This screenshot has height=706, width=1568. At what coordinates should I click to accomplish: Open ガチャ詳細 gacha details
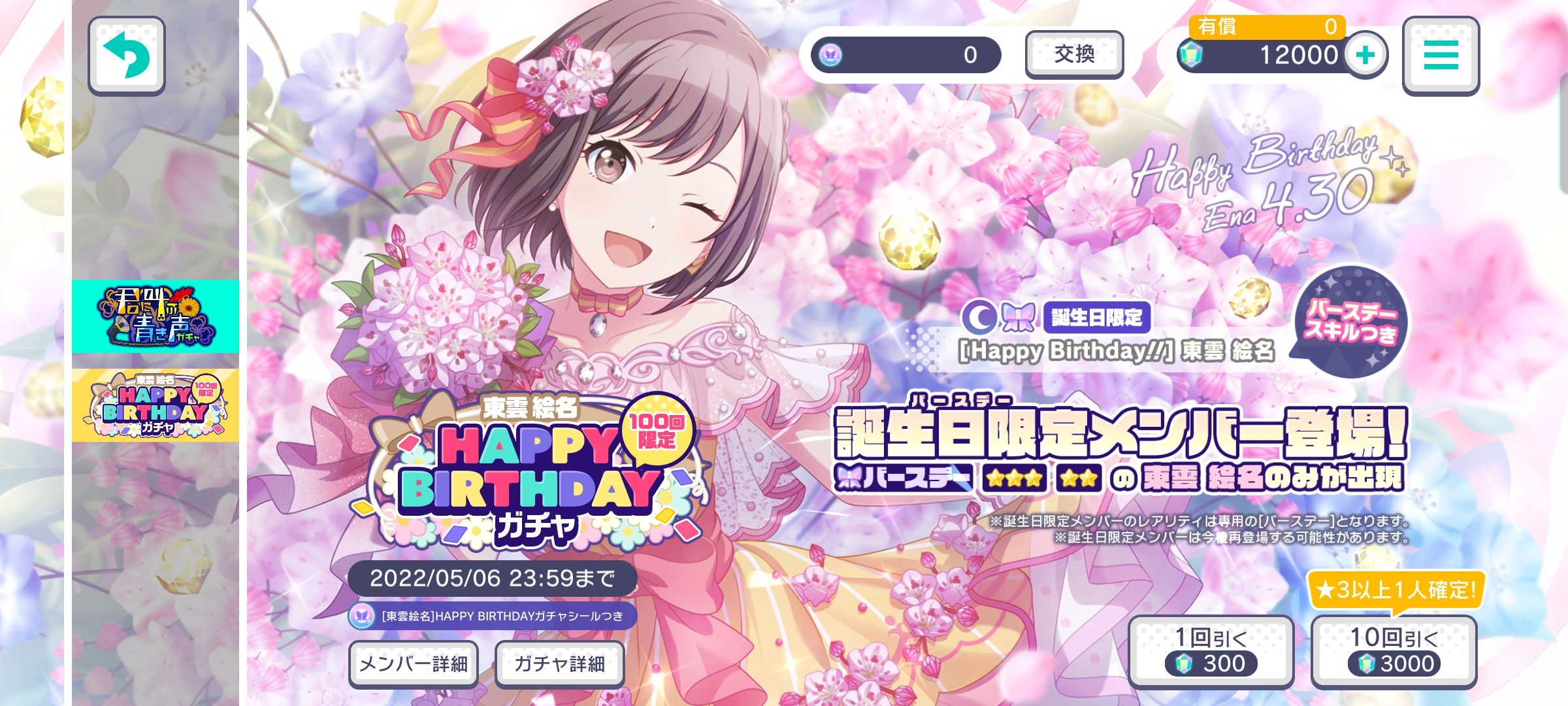559,663
